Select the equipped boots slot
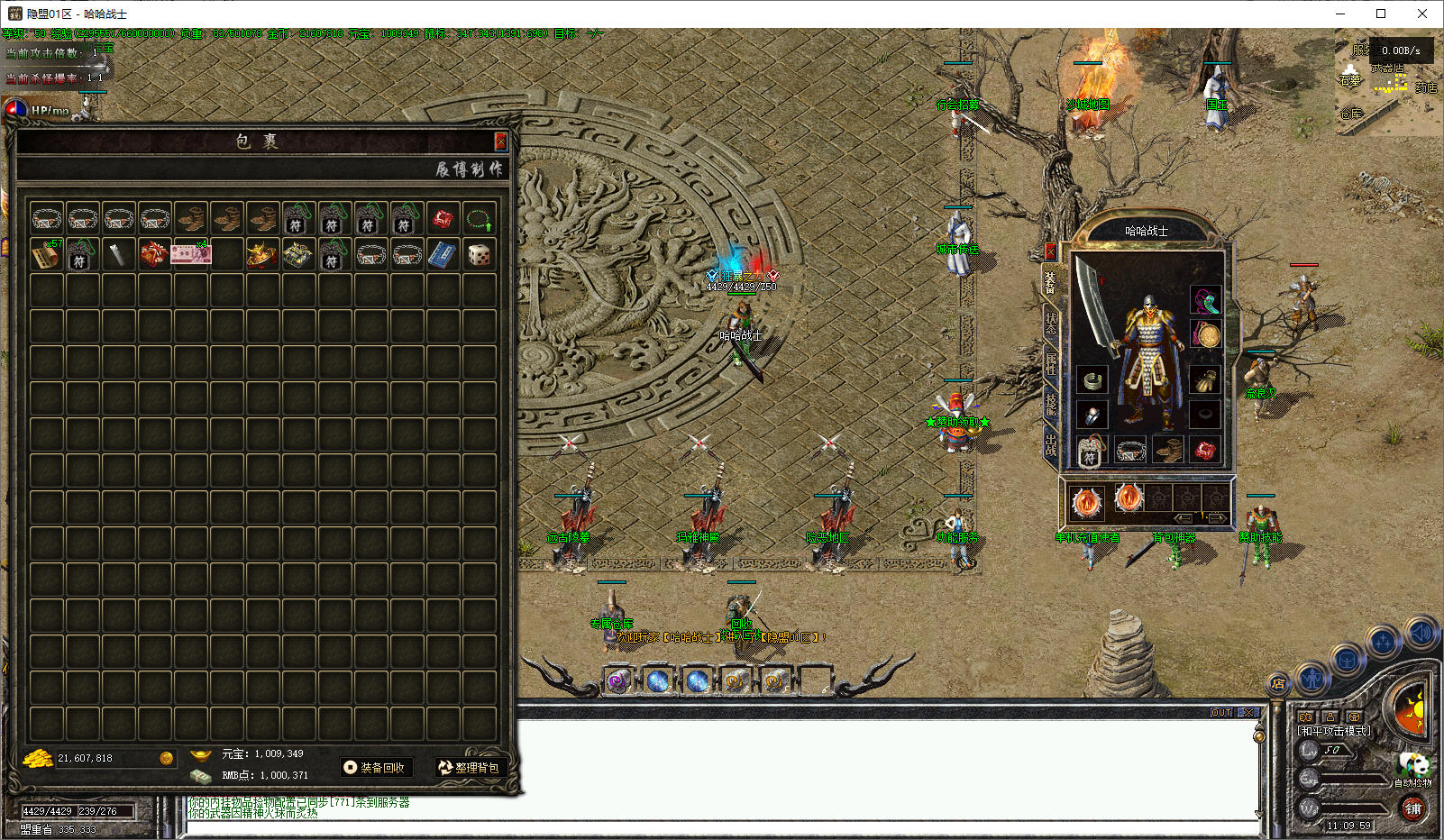The image size is (1444, 840). point(1168,450)
